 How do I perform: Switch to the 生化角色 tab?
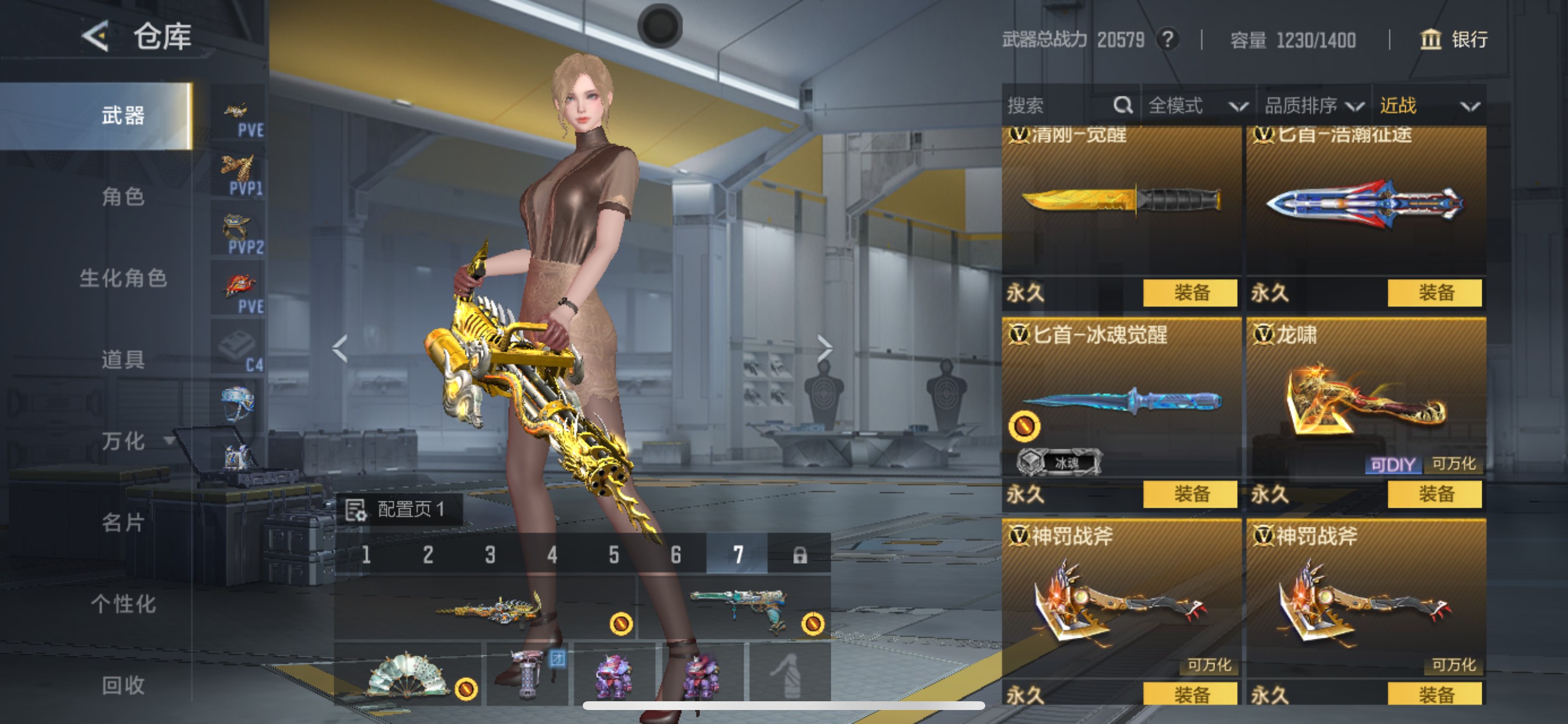tap(123, 278)
